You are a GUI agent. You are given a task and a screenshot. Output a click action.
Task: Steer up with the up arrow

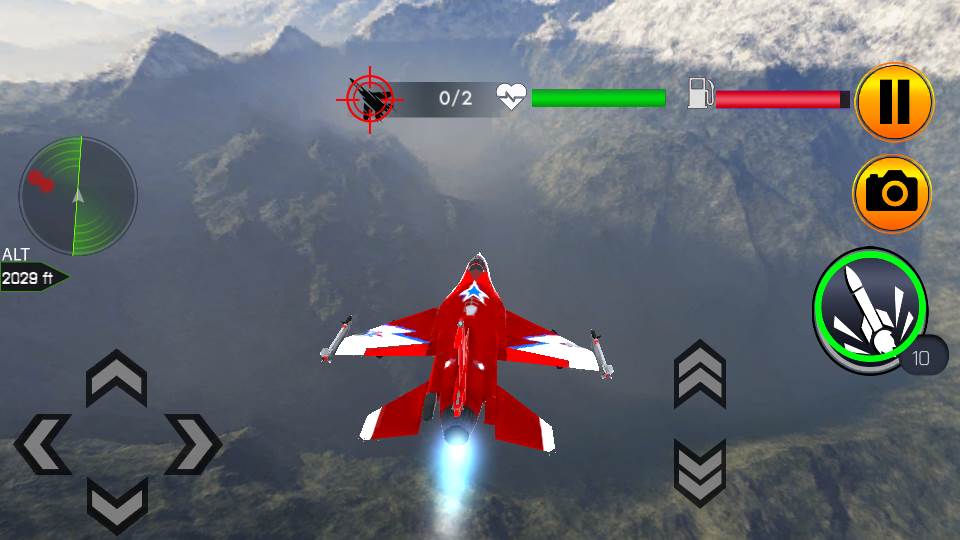pos(117,380)
